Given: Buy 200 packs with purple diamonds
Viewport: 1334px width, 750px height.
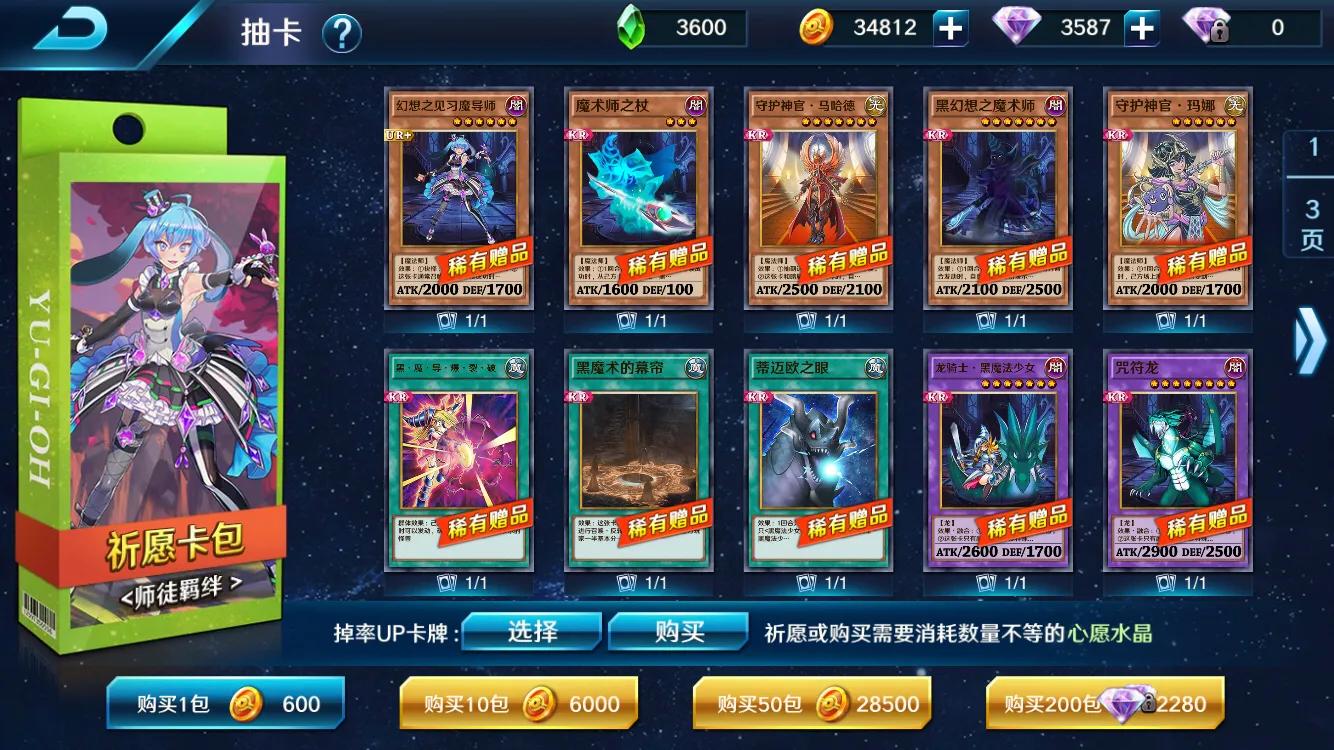Looking at the screenshot, I should coord(1108,704).
